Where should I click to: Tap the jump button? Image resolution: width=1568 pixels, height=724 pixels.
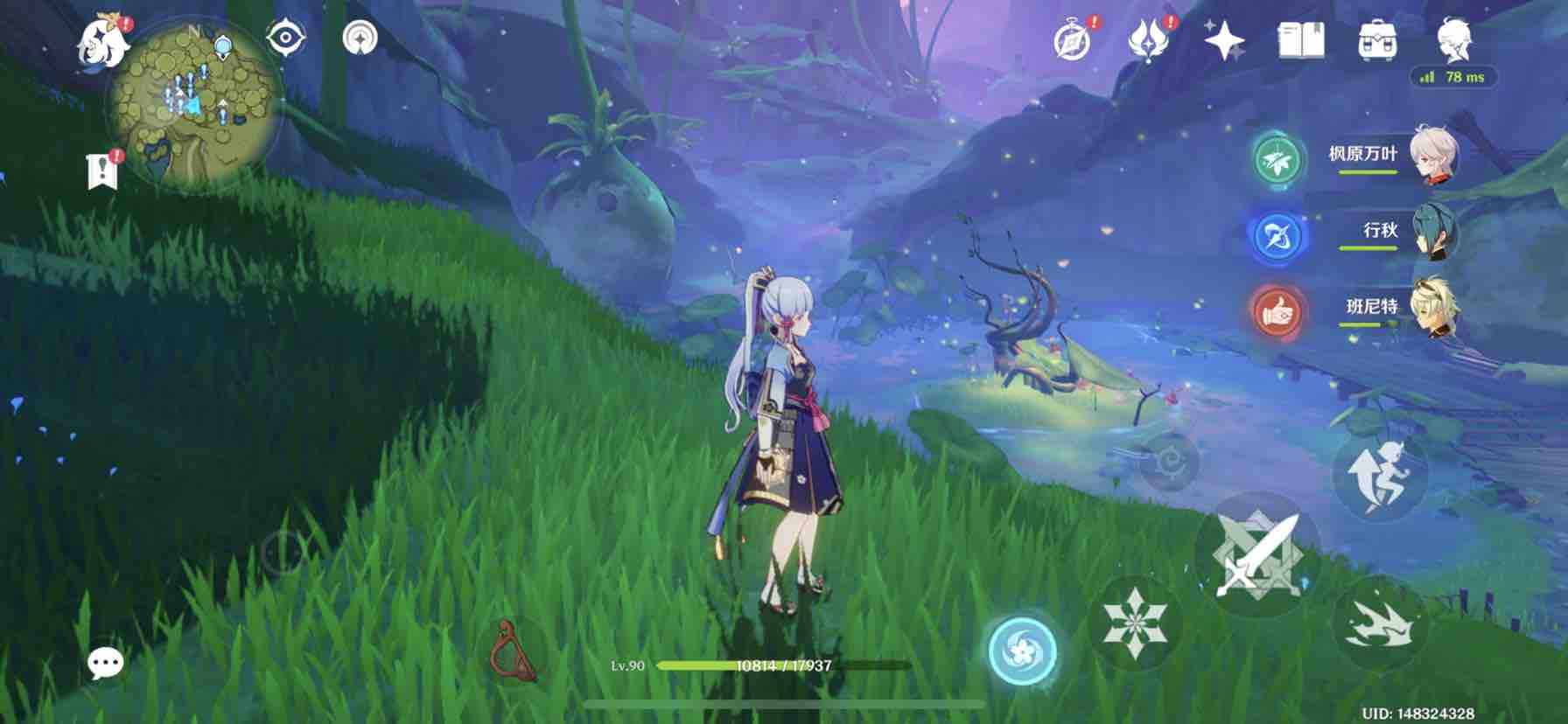(x=1379, y=477)
